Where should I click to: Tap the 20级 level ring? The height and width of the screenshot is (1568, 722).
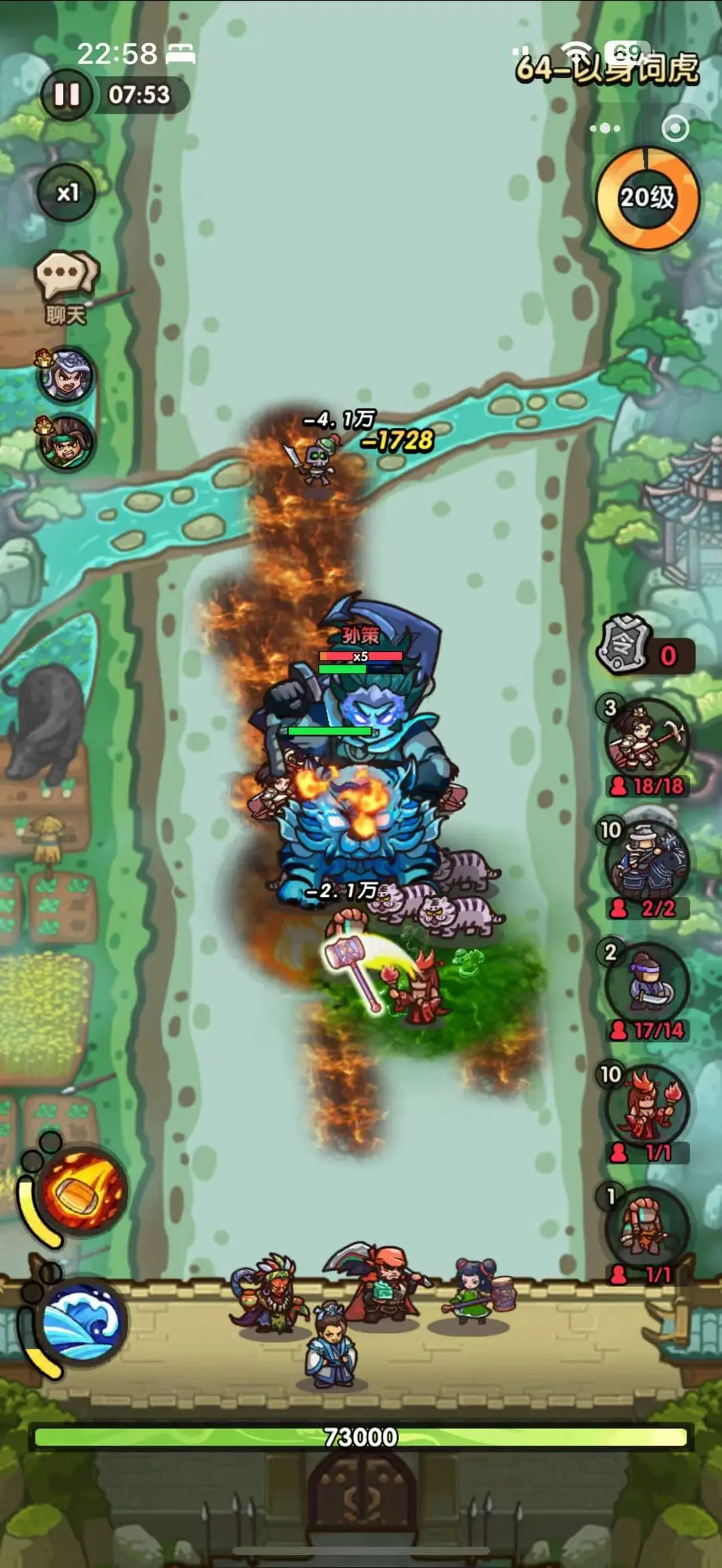point(646,198)
